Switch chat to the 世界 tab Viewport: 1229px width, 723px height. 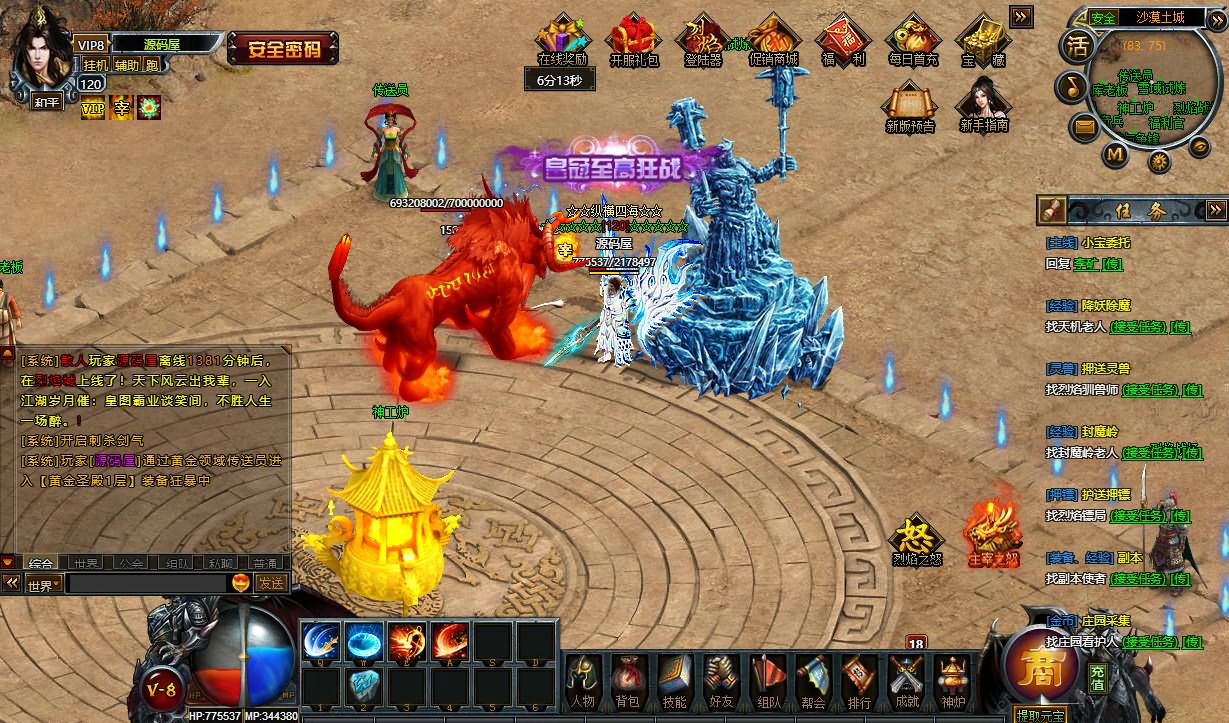[x=86, y=563]
